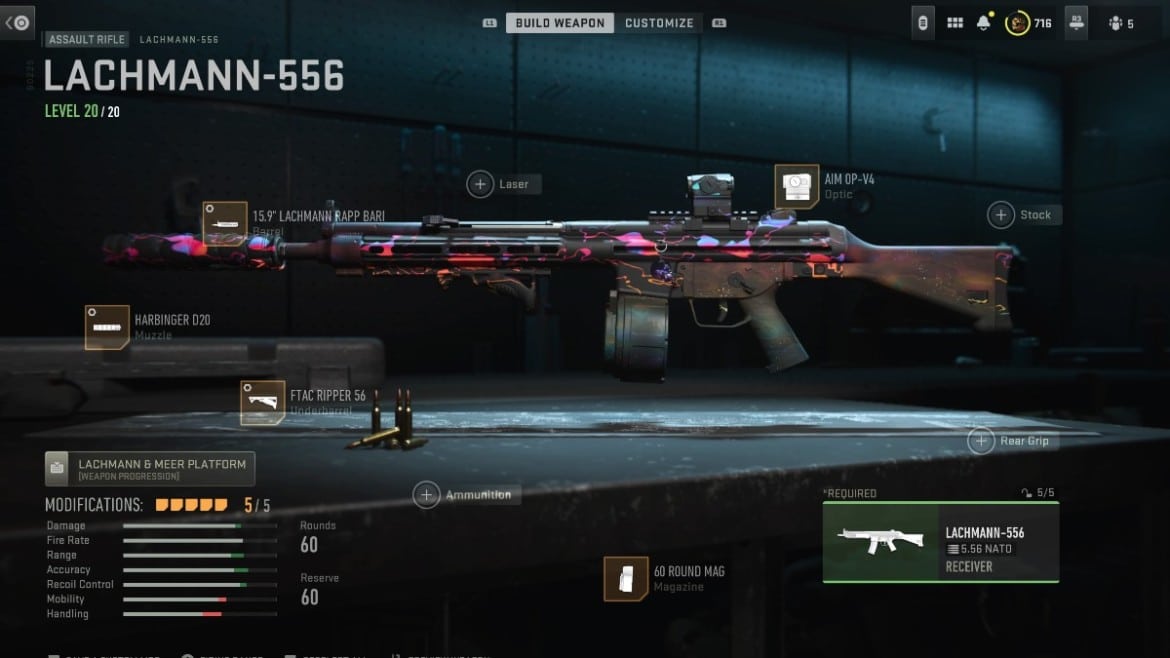Open the empty Stock attachment slot
This screenshot has width=1170, height=658.
coord(1000,215)
